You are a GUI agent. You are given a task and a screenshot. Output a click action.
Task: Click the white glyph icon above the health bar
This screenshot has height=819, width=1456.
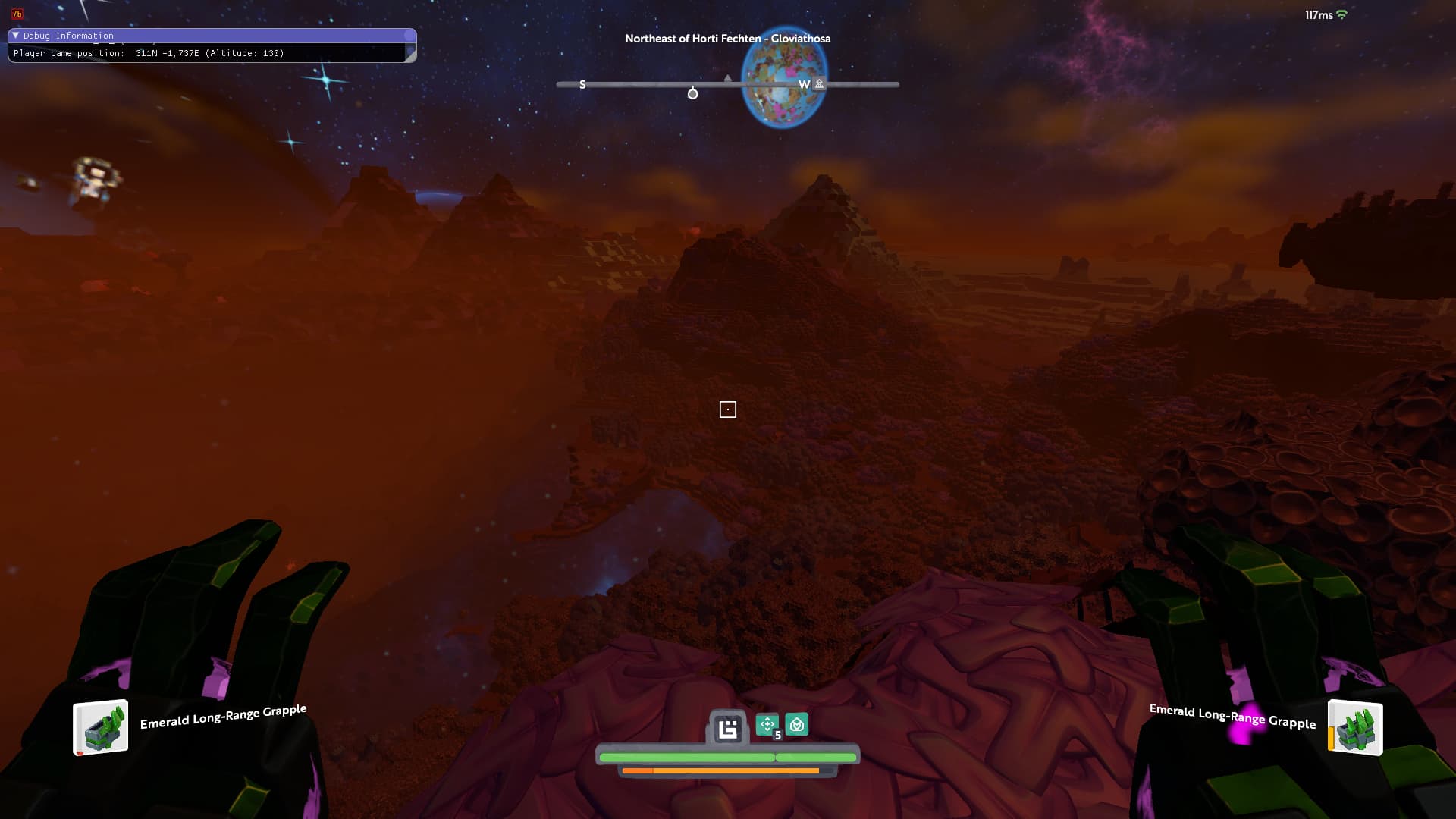[728, 728]
